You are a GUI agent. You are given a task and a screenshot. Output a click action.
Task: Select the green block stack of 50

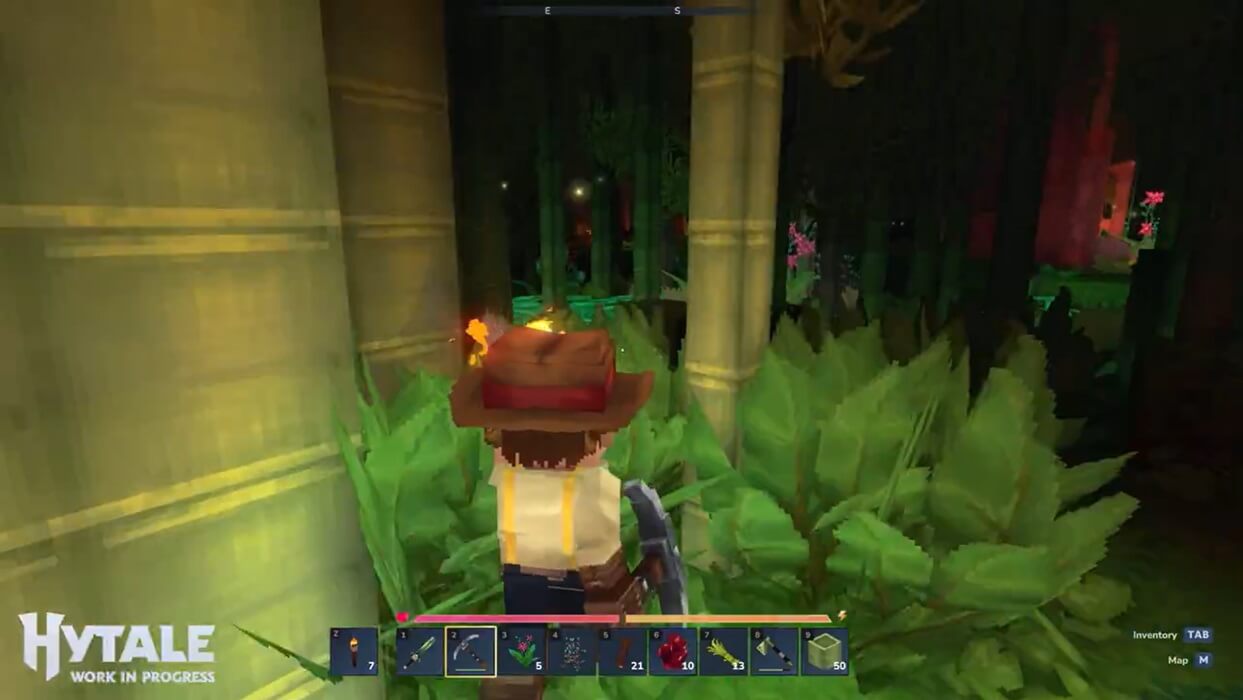824,651
